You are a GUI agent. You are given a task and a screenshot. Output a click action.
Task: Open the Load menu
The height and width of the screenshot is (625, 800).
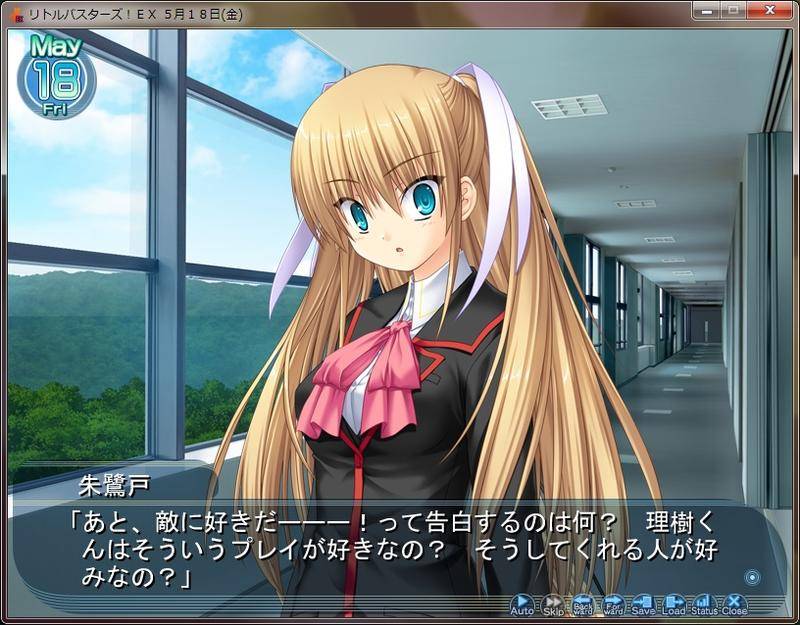674,604
